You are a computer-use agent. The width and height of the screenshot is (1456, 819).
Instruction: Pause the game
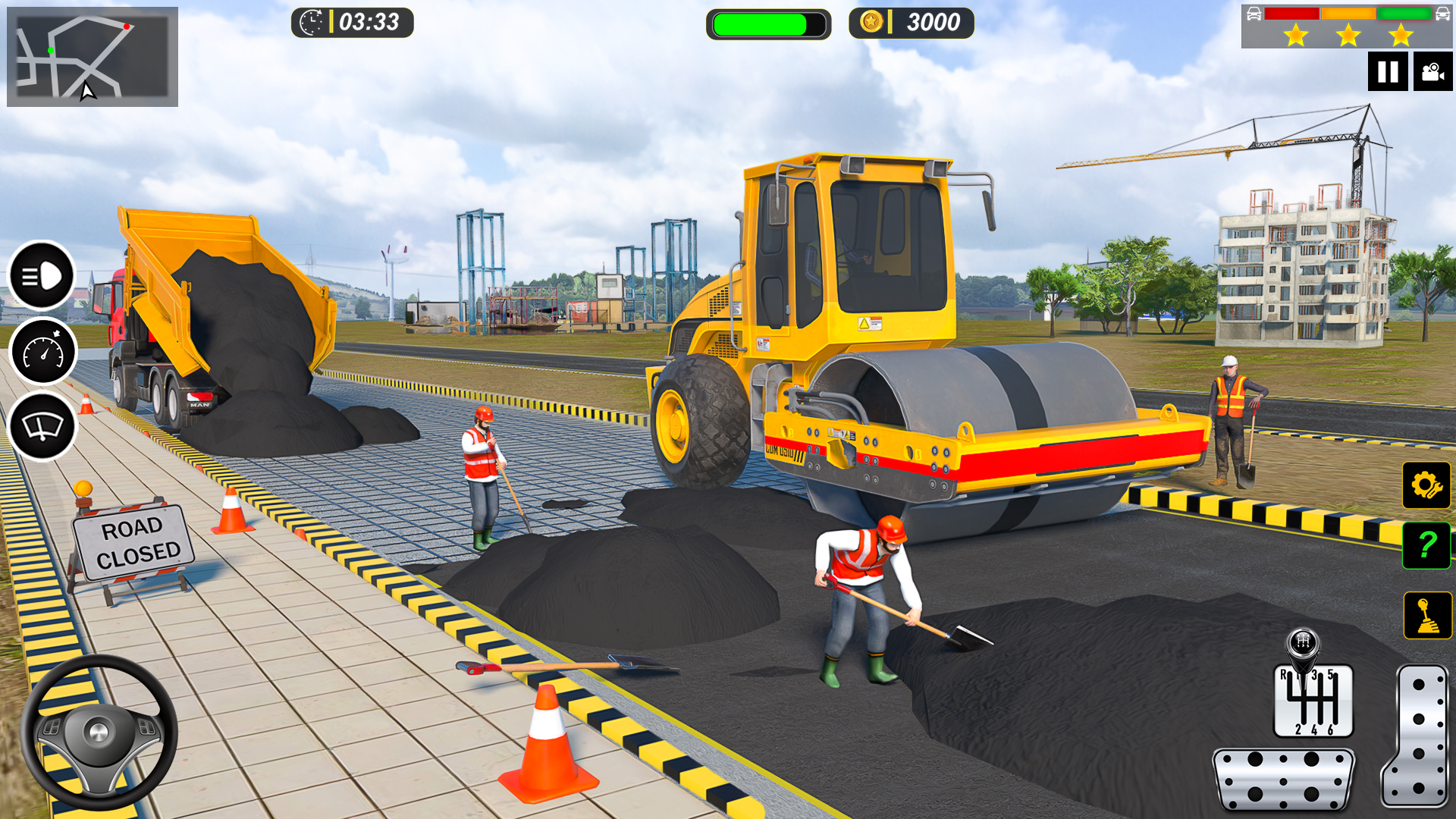pyautogui.click(x=1388, y=72)
